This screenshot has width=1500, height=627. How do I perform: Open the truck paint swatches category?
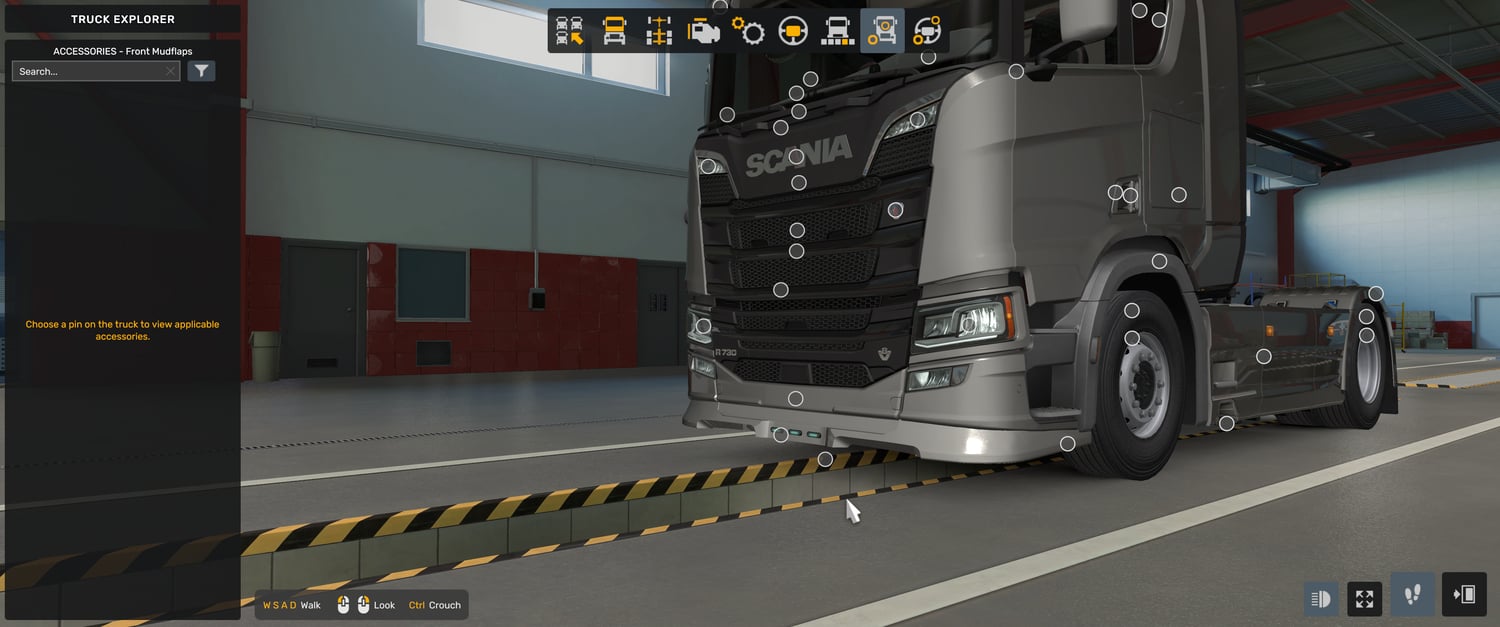[837, 31]
